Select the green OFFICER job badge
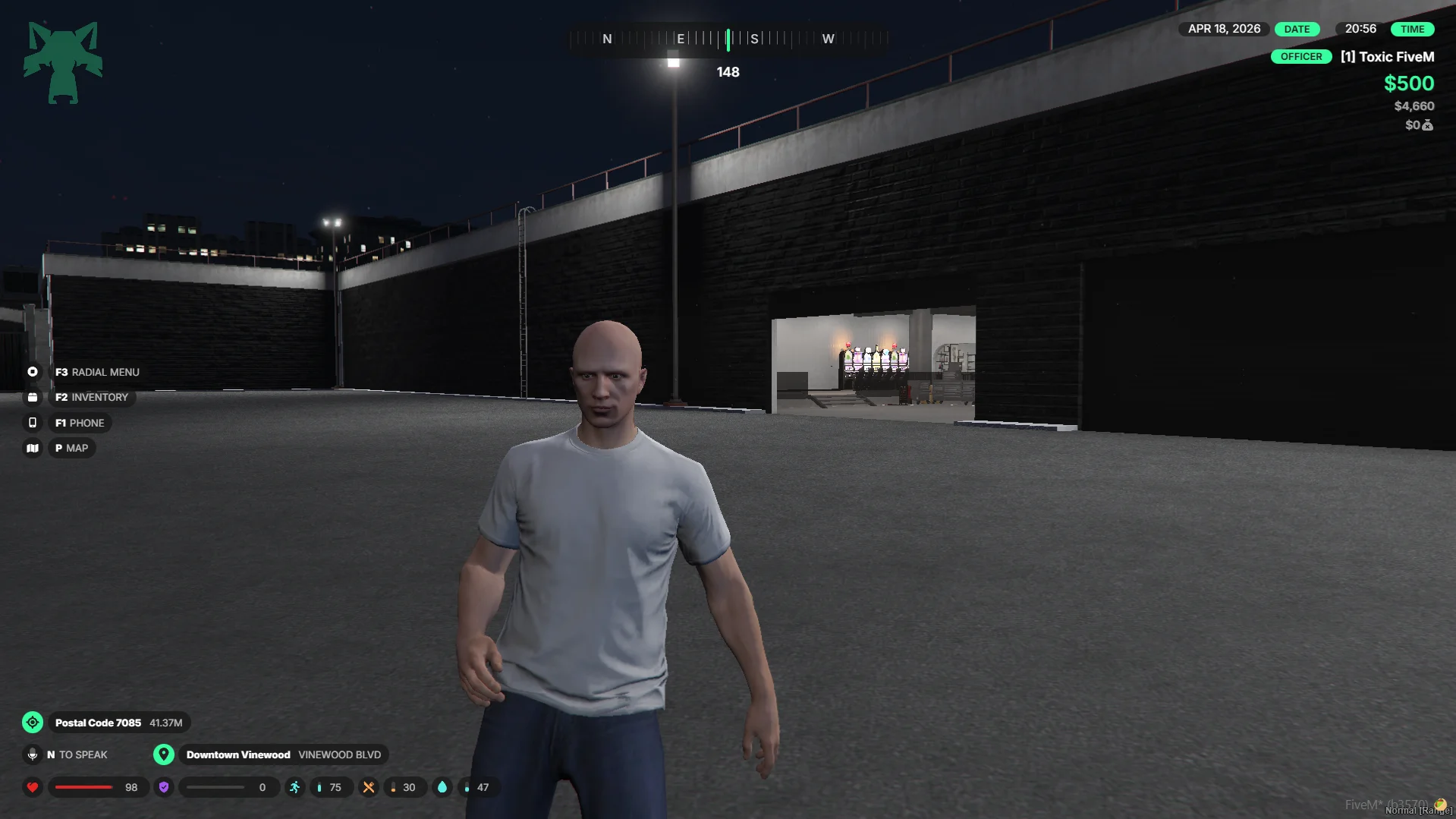 (x=1300, y=57)
